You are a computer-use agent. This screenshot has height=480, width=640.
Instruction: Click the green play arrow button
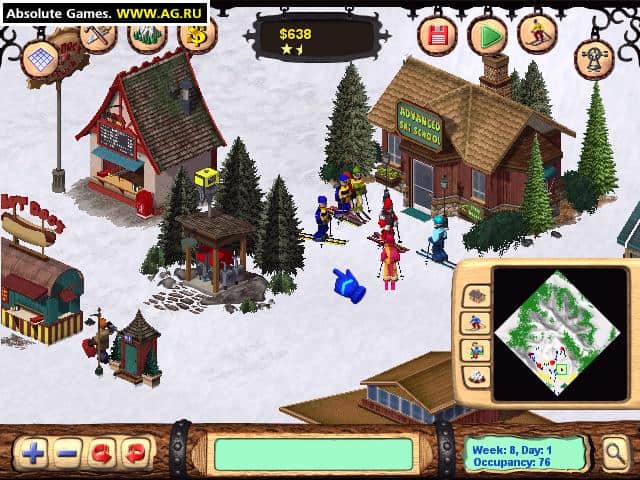[x=488, y=37]
